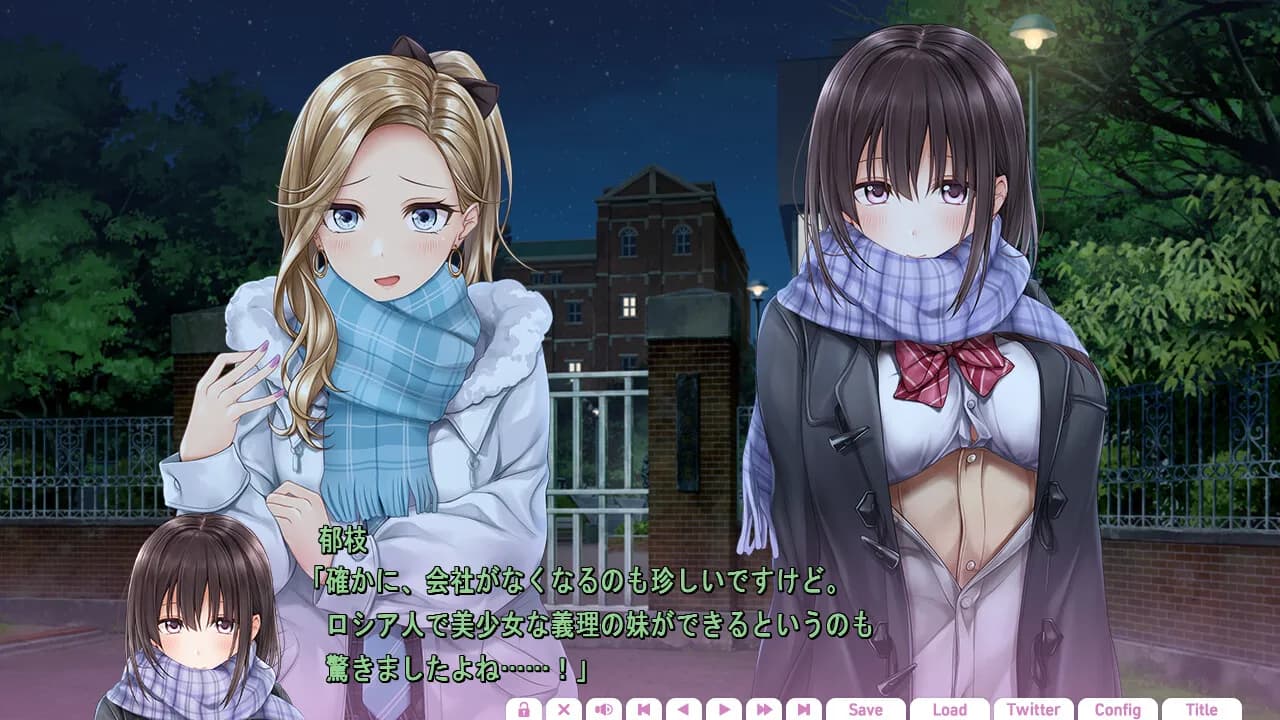Skip to the beginning with the rewind icon
This screenshot has width=1280, height=720.
click(645, 710)
